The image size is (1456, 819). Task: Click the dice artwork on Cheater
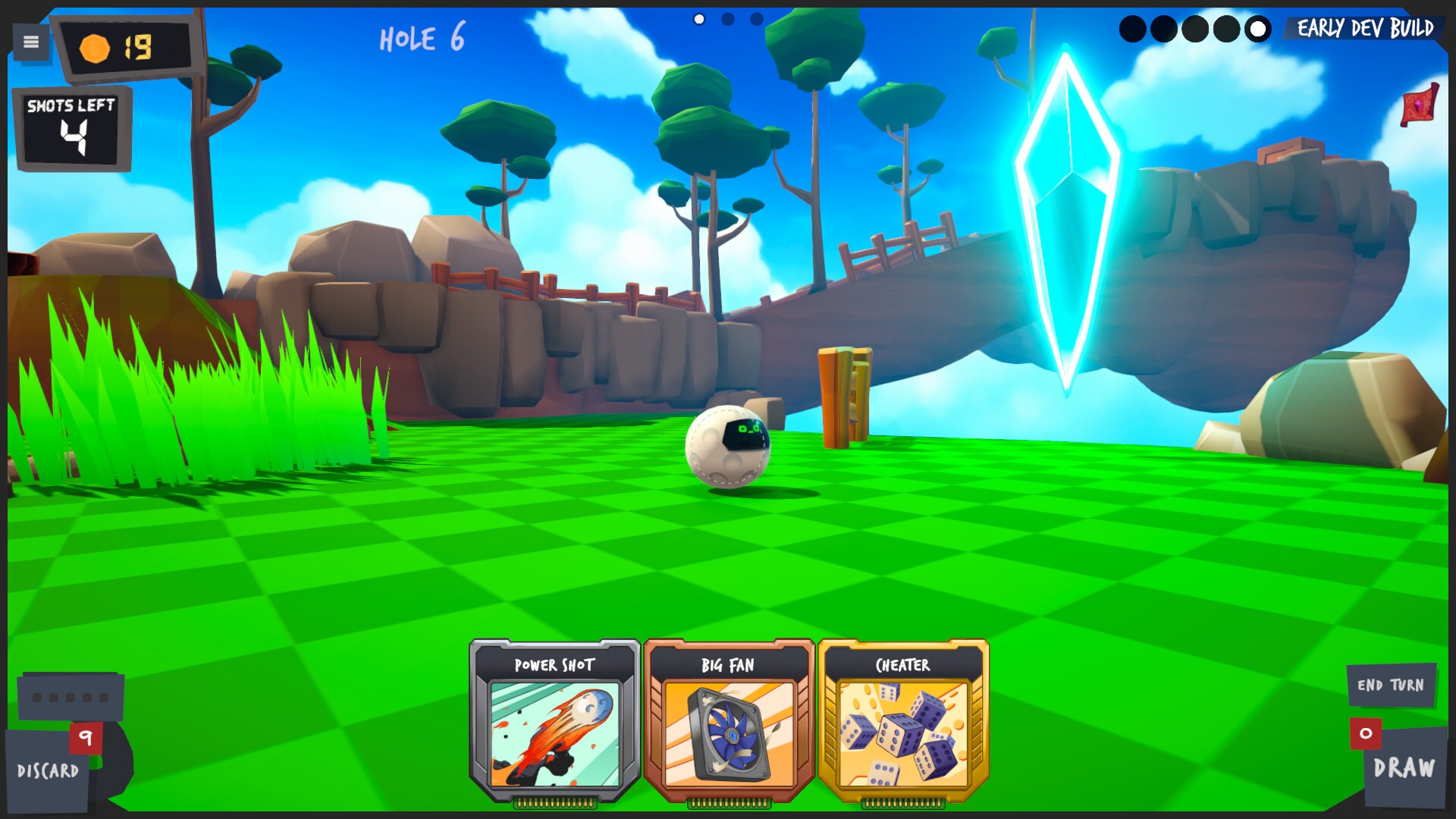coord(904,733)
